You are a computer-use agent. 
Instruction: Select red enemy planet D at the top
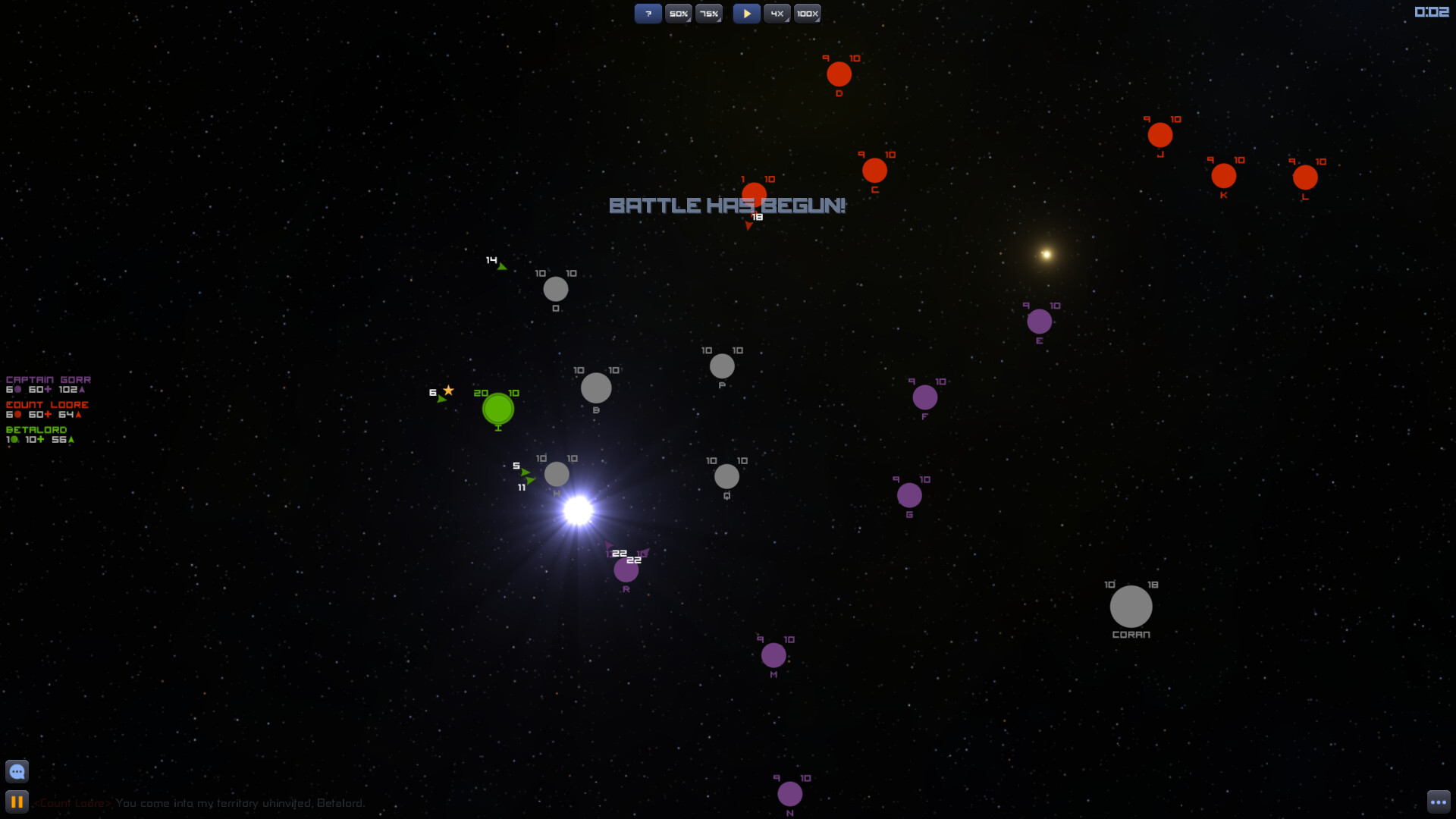pyautogui.click(x=839, y=74)
